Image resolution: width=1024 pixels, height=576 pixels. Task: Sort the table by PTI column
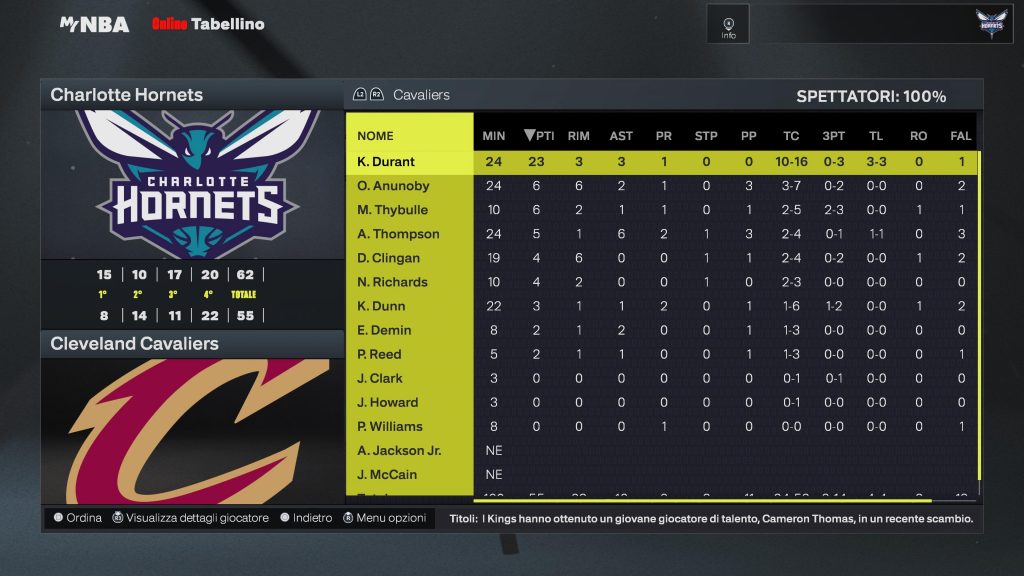539,136
